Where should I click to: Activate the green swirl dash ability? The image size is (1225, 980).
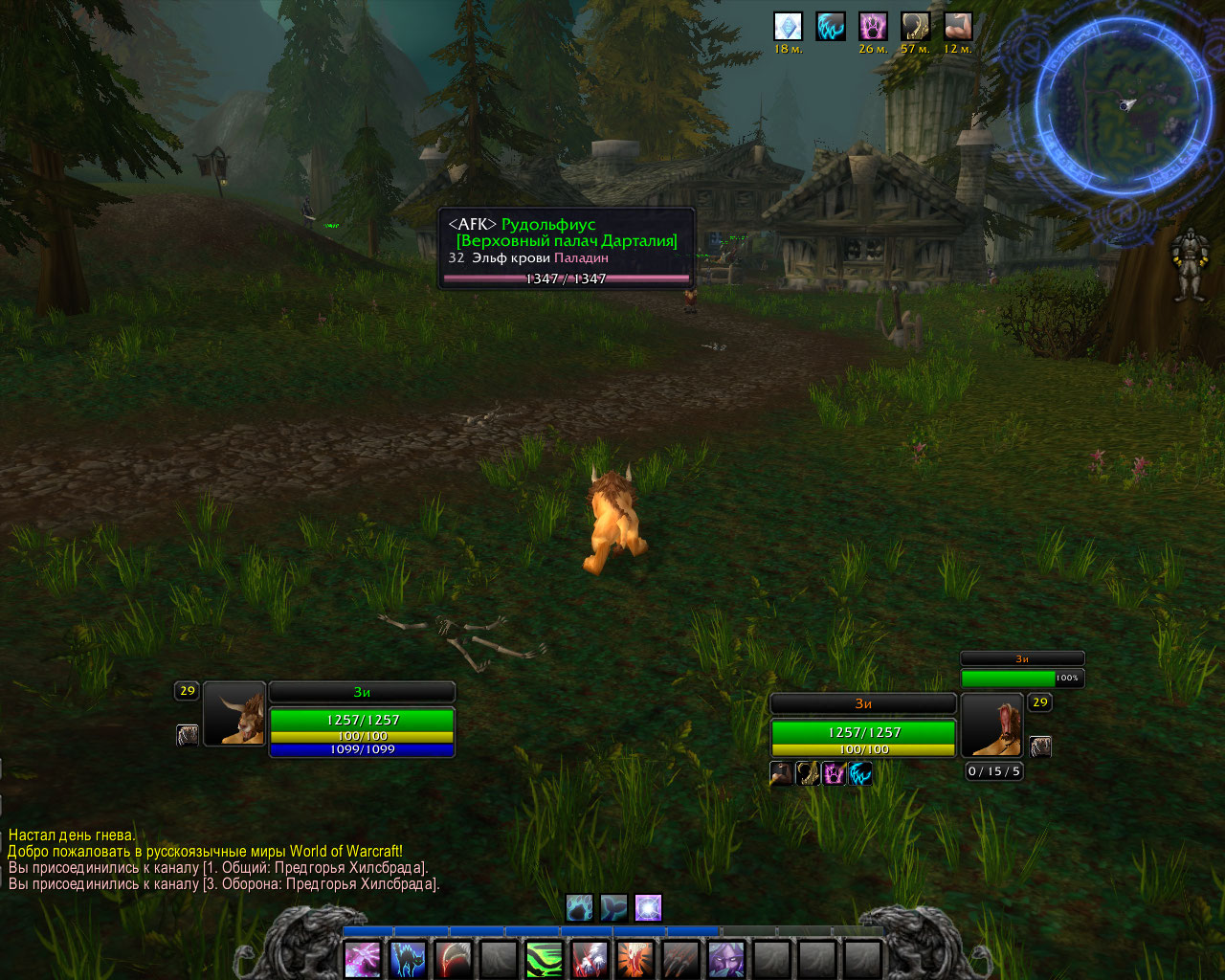[544, 958]
